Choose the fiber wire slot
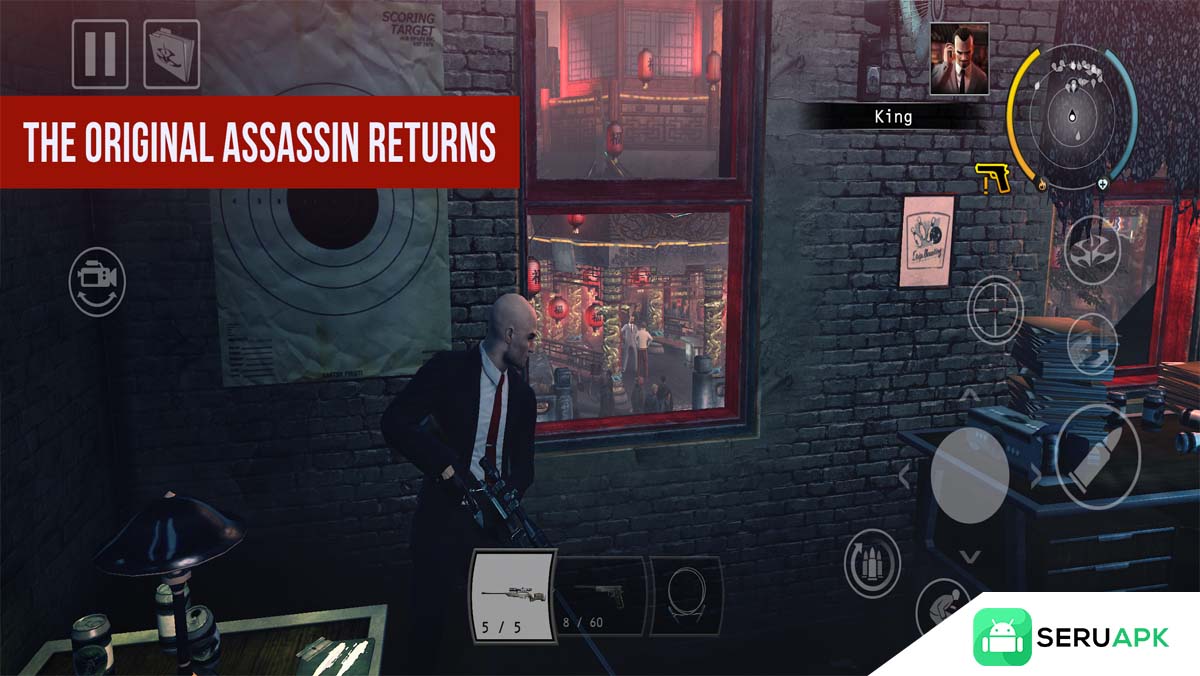The width and height of the screenshot is (1200, 676). click(x=687, y=595)
